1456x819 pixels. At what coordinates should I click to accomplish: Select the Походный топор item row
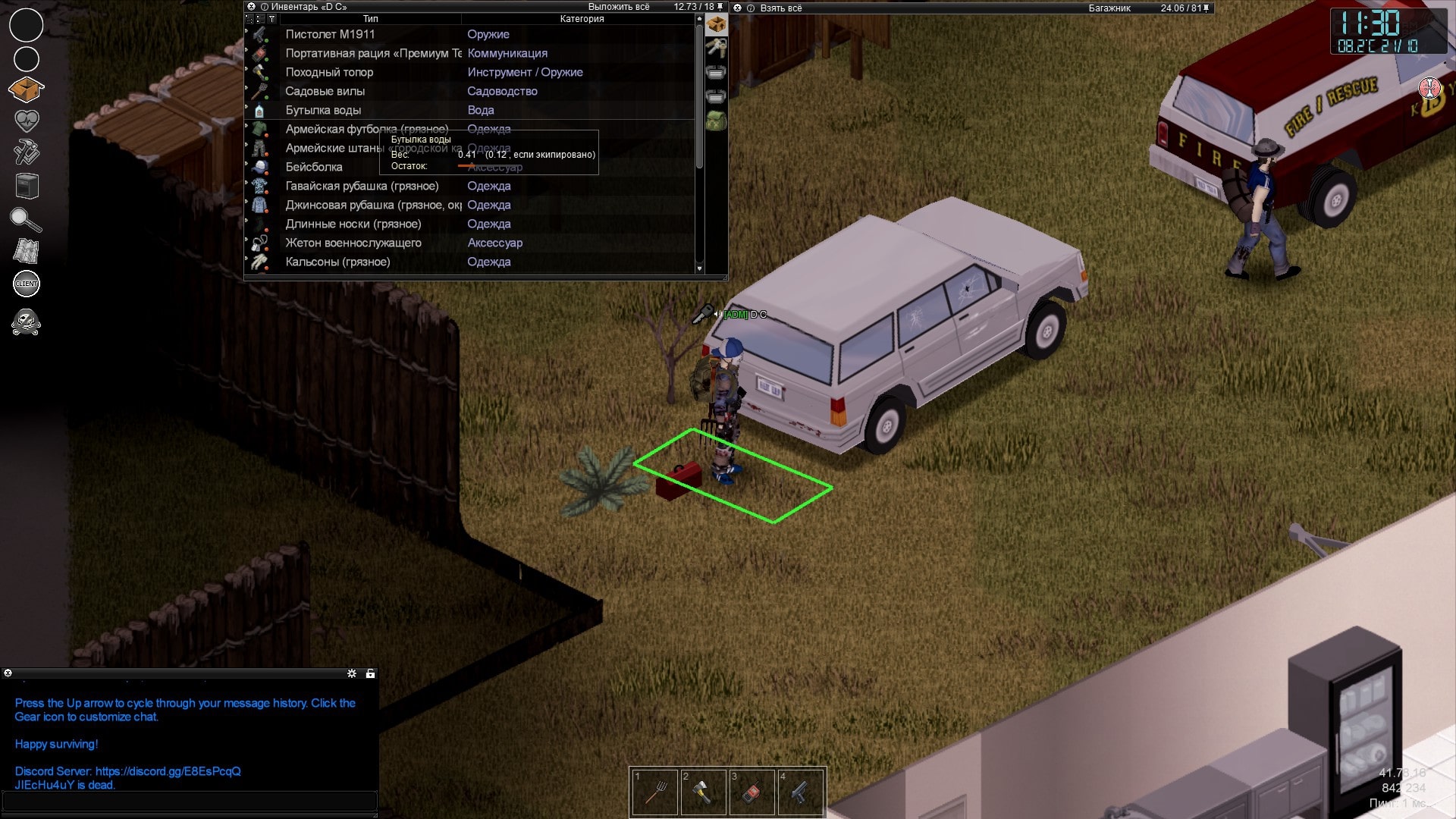(329, 72)
